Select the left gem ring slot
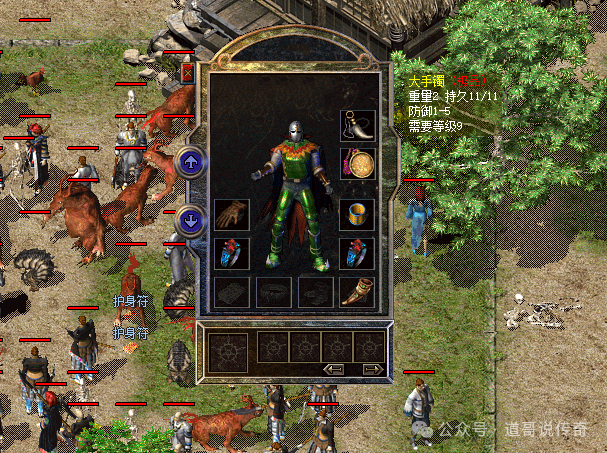 click(231, 252)
